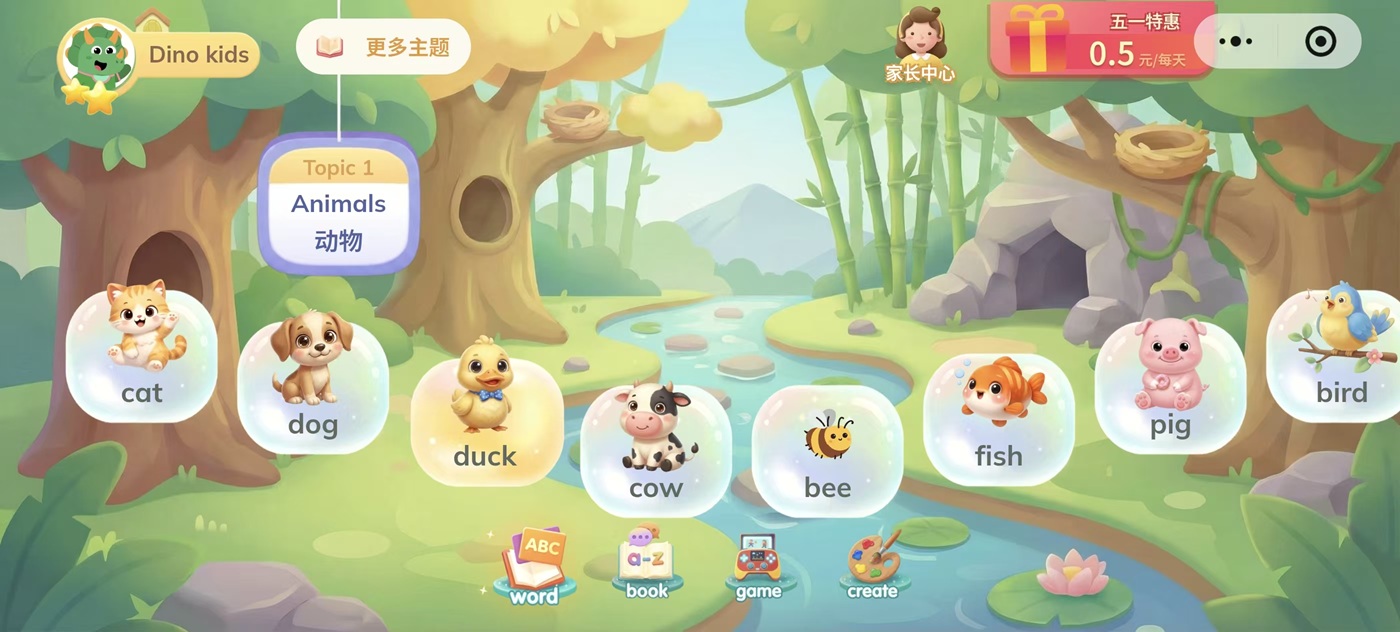Viewport: 1400px width, 632px height.
Task: Select the fish word bubble
Action: coord(998,418)
